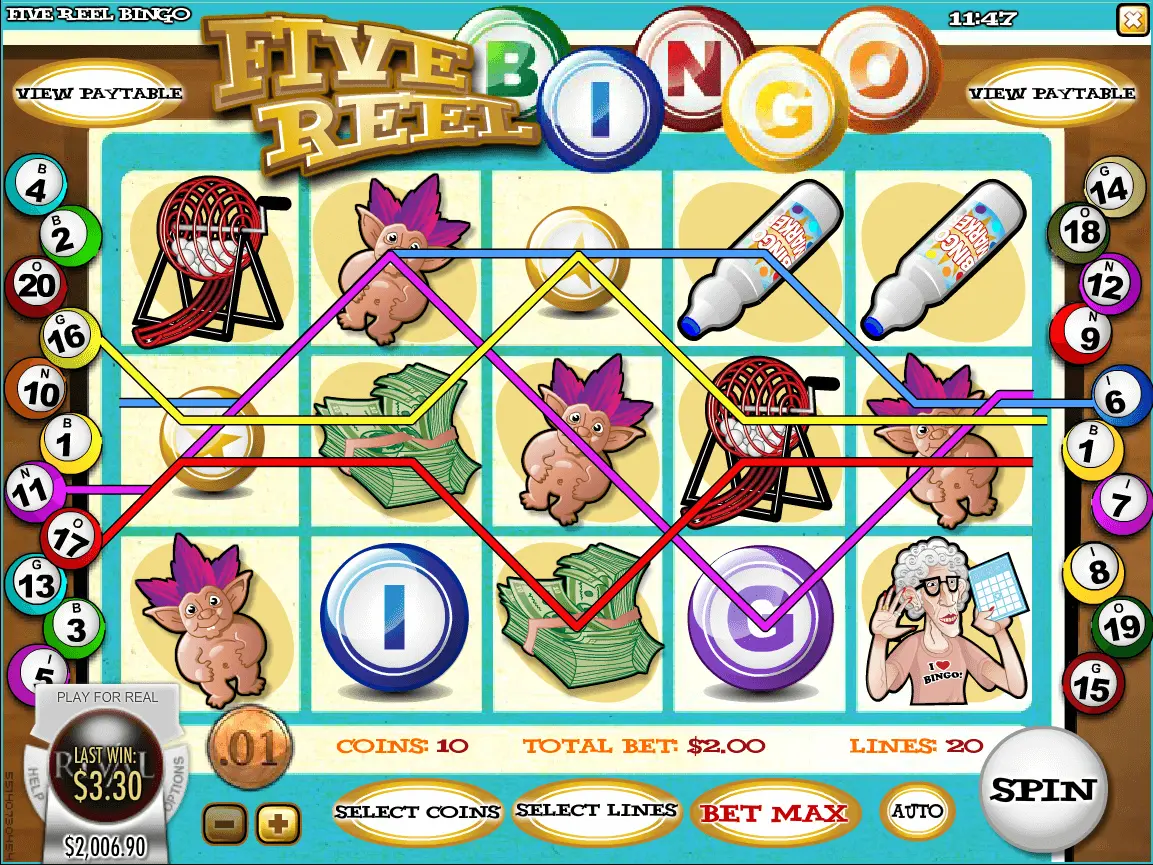Select the payline 14 ball
The height and width of the screenshot is (865, 1153).
(1113, 186)
